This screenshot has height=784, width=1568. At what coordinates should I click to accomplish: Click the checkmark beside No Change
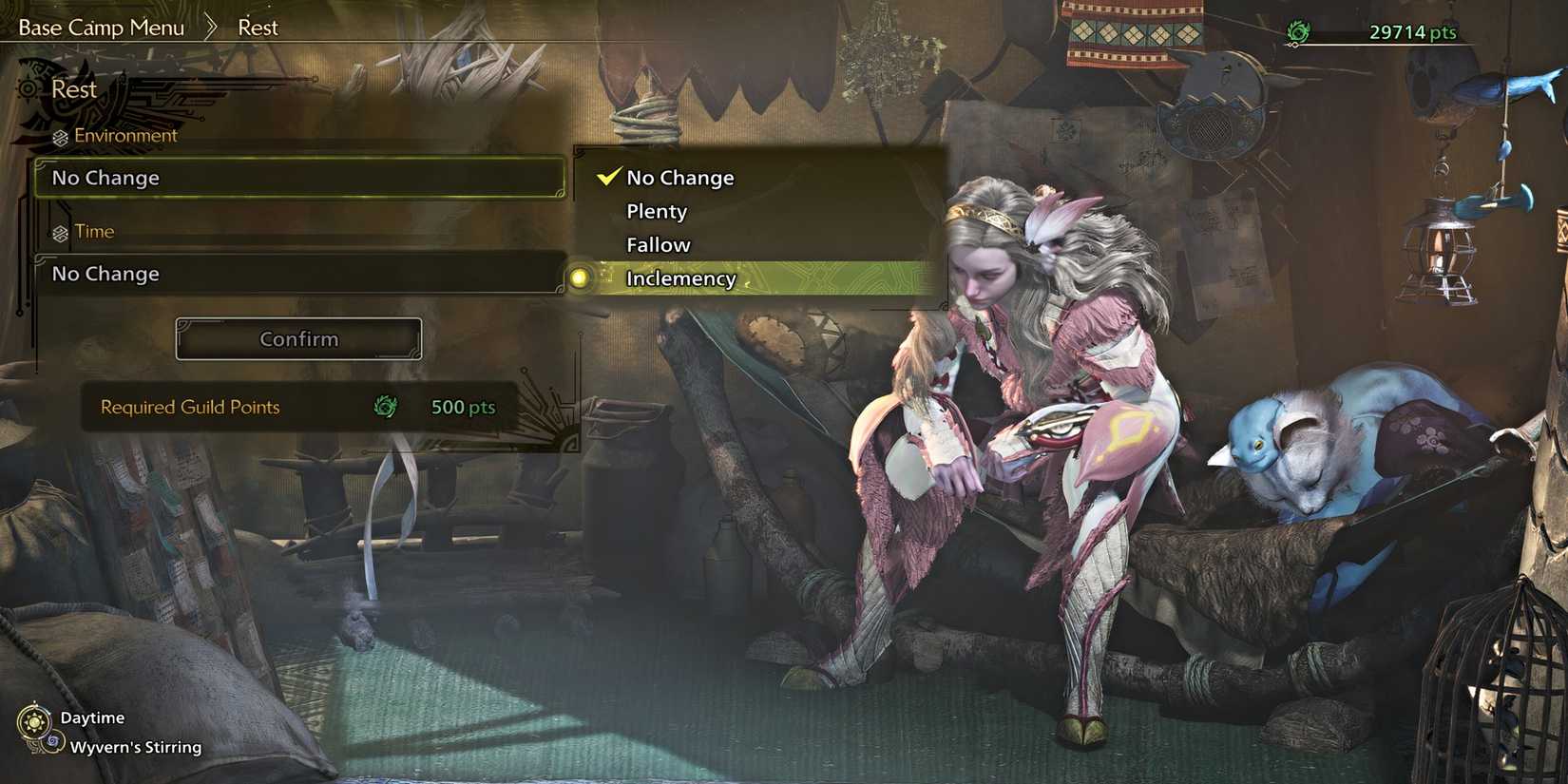coord(605,176)
